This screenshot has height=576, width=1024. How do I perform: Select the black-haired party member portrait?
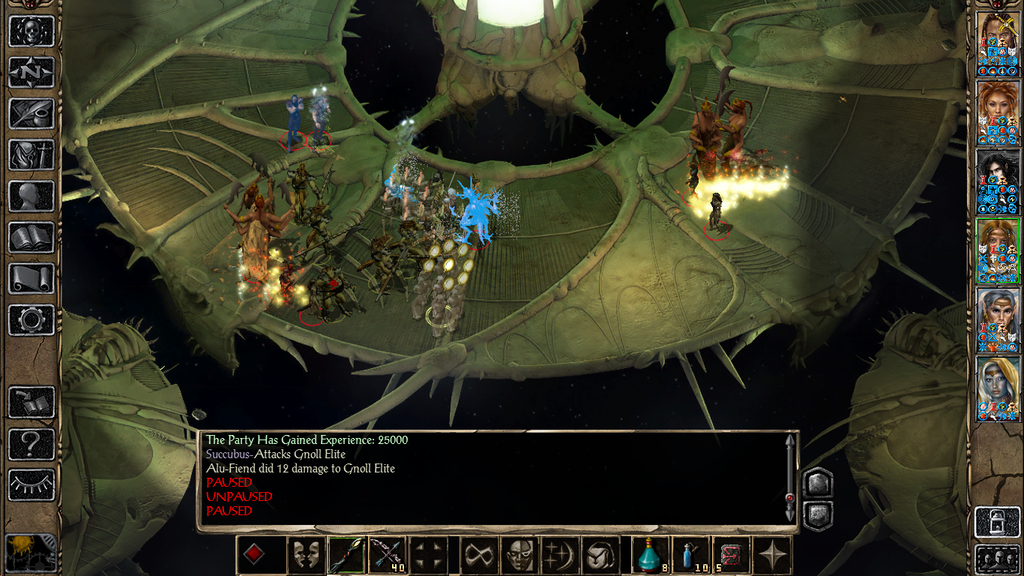(997, 182)
